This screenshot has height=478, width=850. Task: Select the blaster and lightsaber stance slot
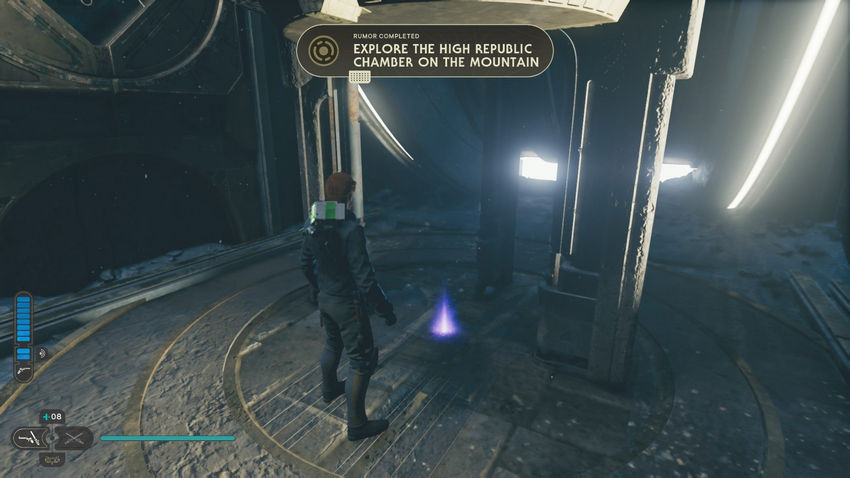pos(30,438)
